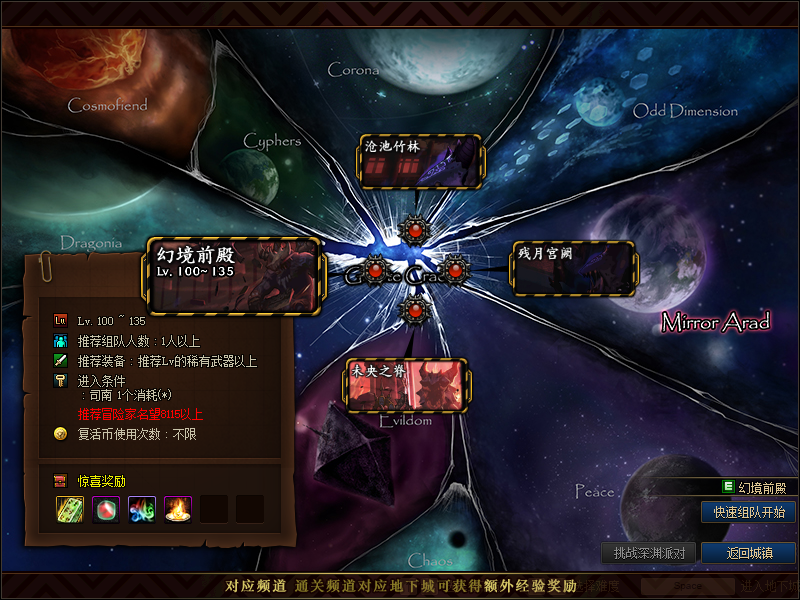Viewport: 800px width, 600px height.
Task: Inspect the red gem reward icon
Action: (105, 509)
